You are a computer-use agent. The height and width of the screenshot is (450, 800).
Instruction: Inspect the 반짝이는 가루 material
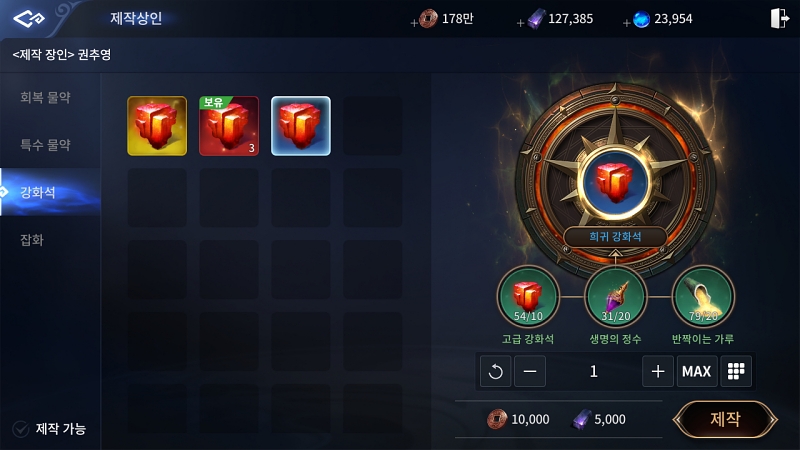[703, 298]
